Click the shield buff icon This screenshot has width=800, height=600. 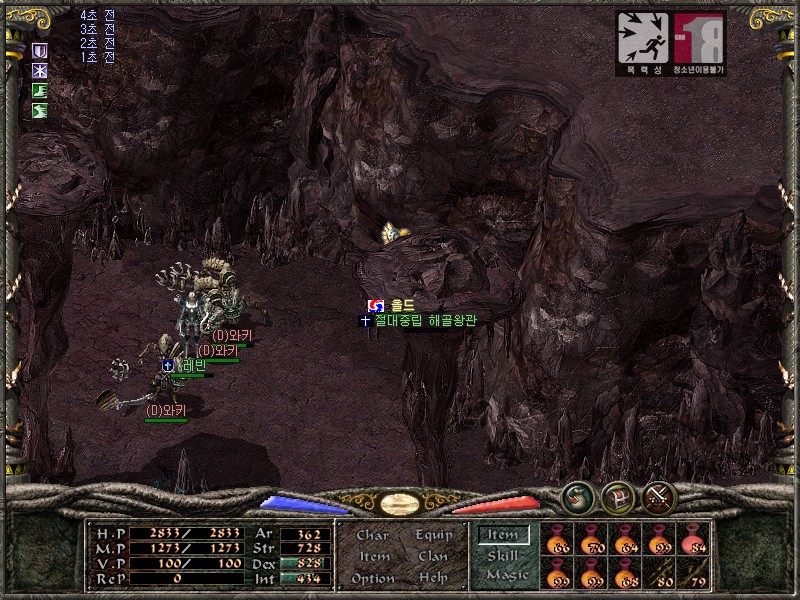[40, 50]
